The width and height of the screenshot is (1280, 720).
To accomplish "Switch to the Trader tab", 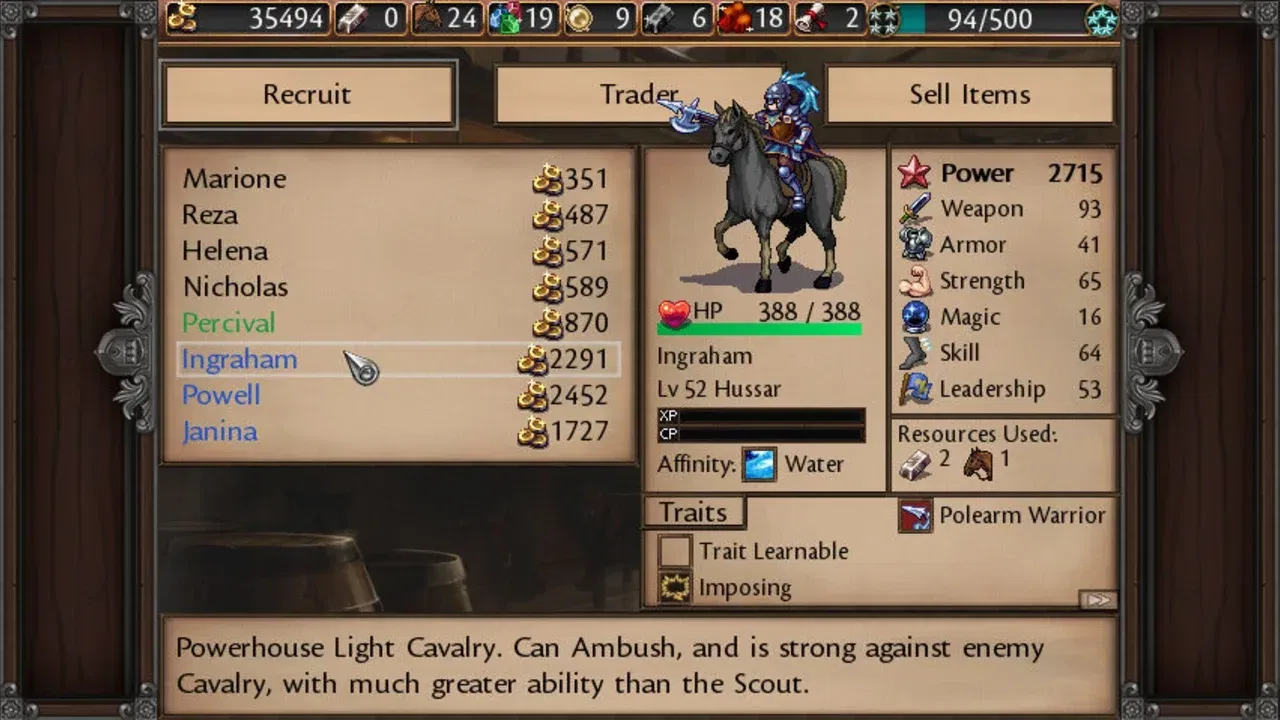I will click(x=639, y=93).
